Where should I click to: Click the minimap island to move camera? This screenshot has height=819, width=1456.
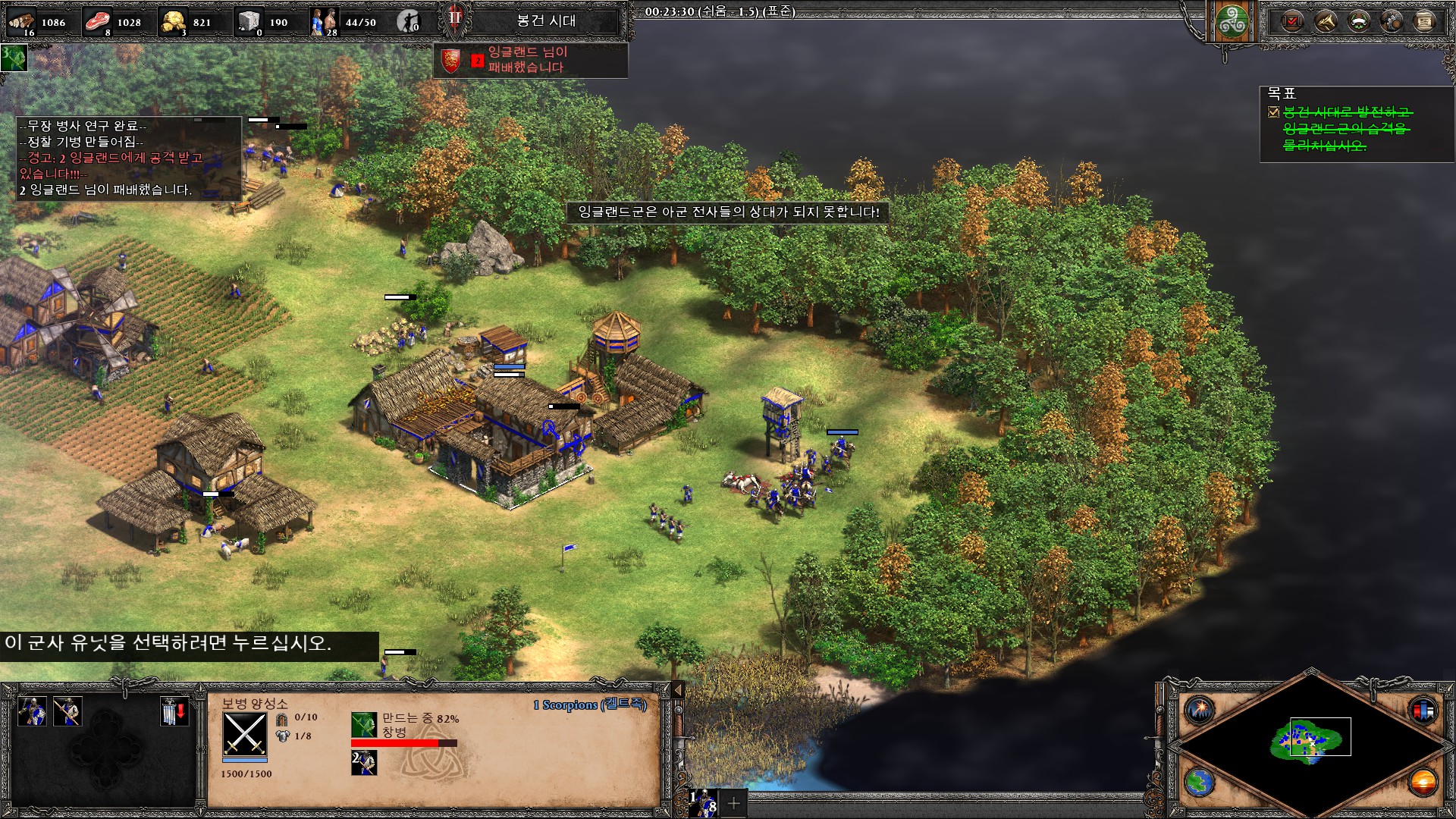(x=1306, y=739)
